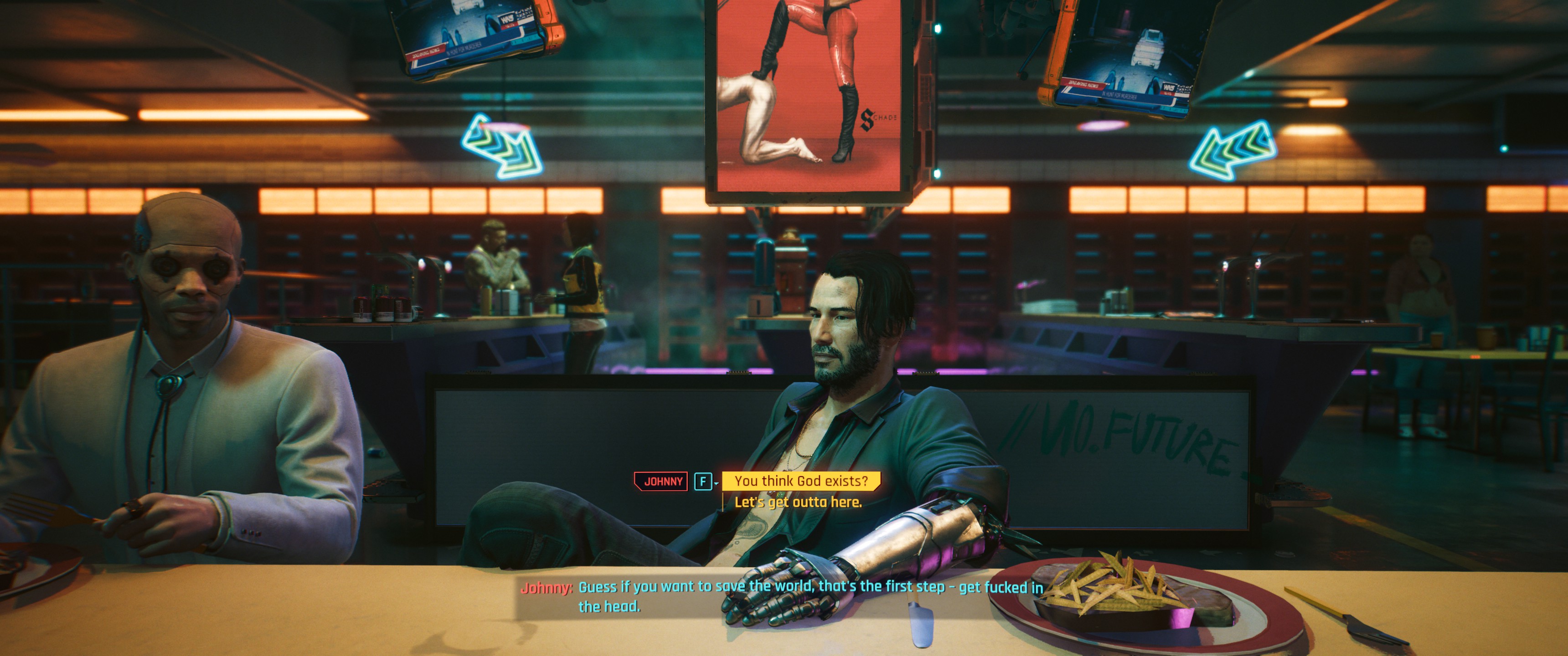
Task: Choose the "You think God exists?" reply
Action: (x=800, y=481)
